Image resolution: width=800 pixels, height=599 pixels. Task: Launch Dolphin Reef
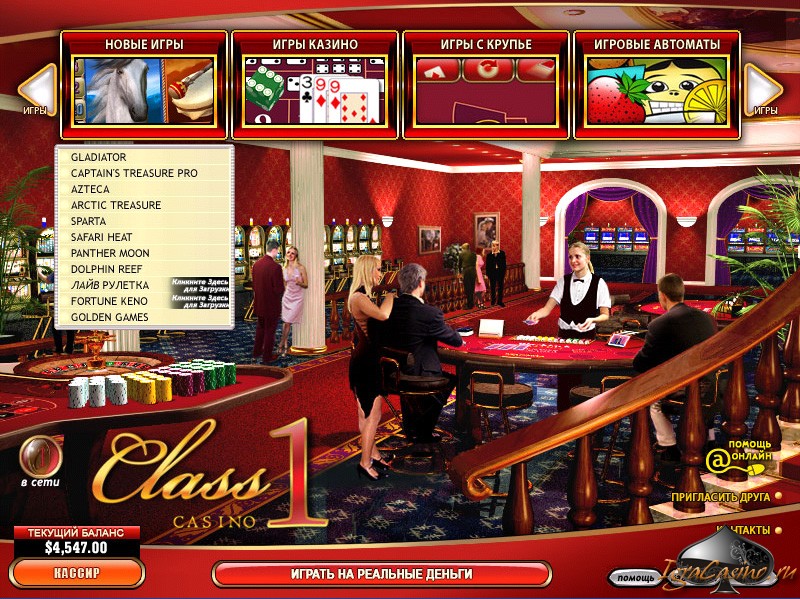[x=107, y=269]
